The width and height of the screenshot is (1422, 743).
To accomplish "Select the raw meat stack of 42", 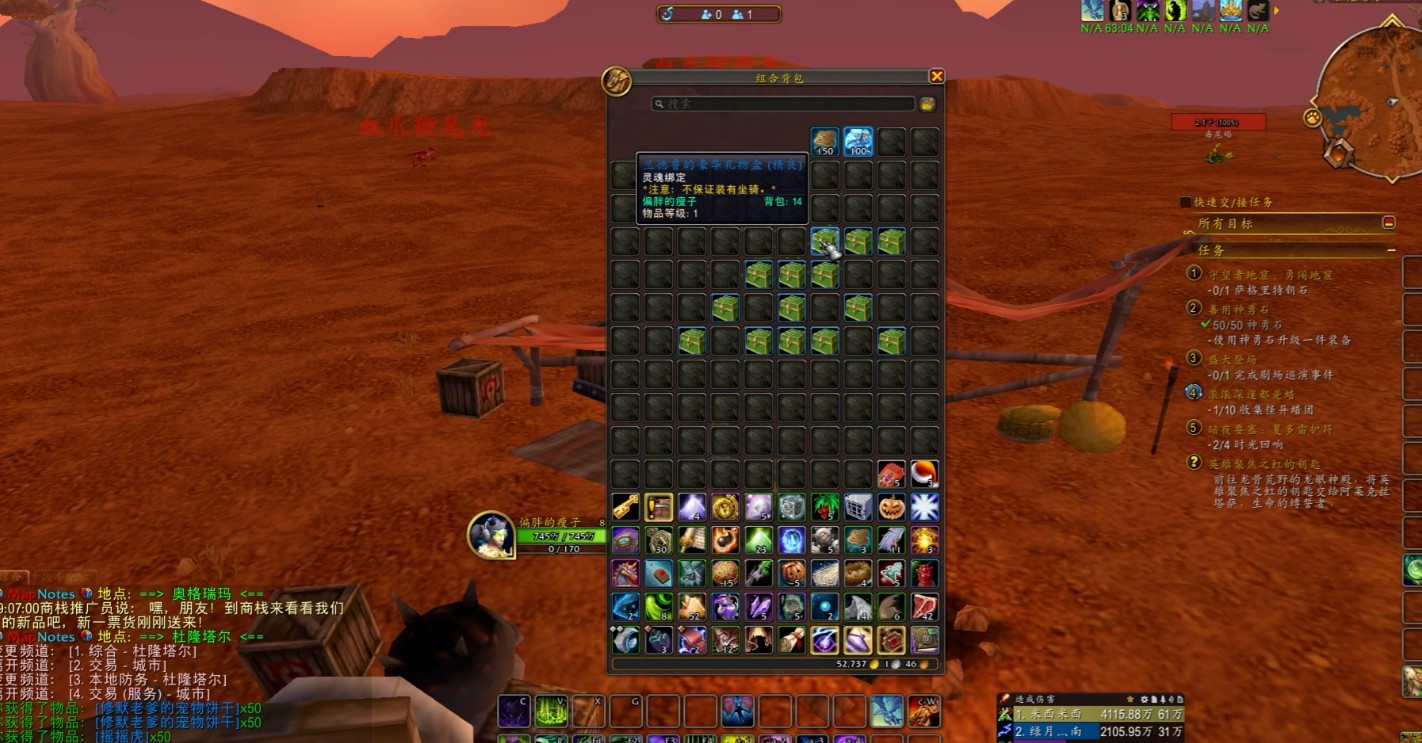I will click(x=925, y=607).
